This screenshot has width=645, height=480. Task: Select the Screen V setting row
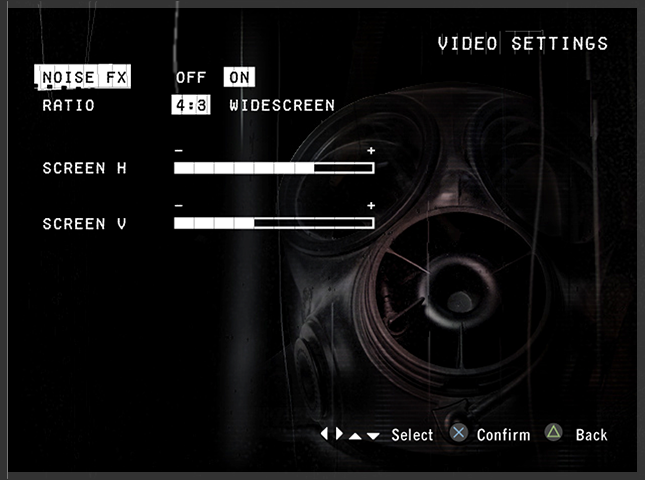pyautogui.click(x=84, y=224)
